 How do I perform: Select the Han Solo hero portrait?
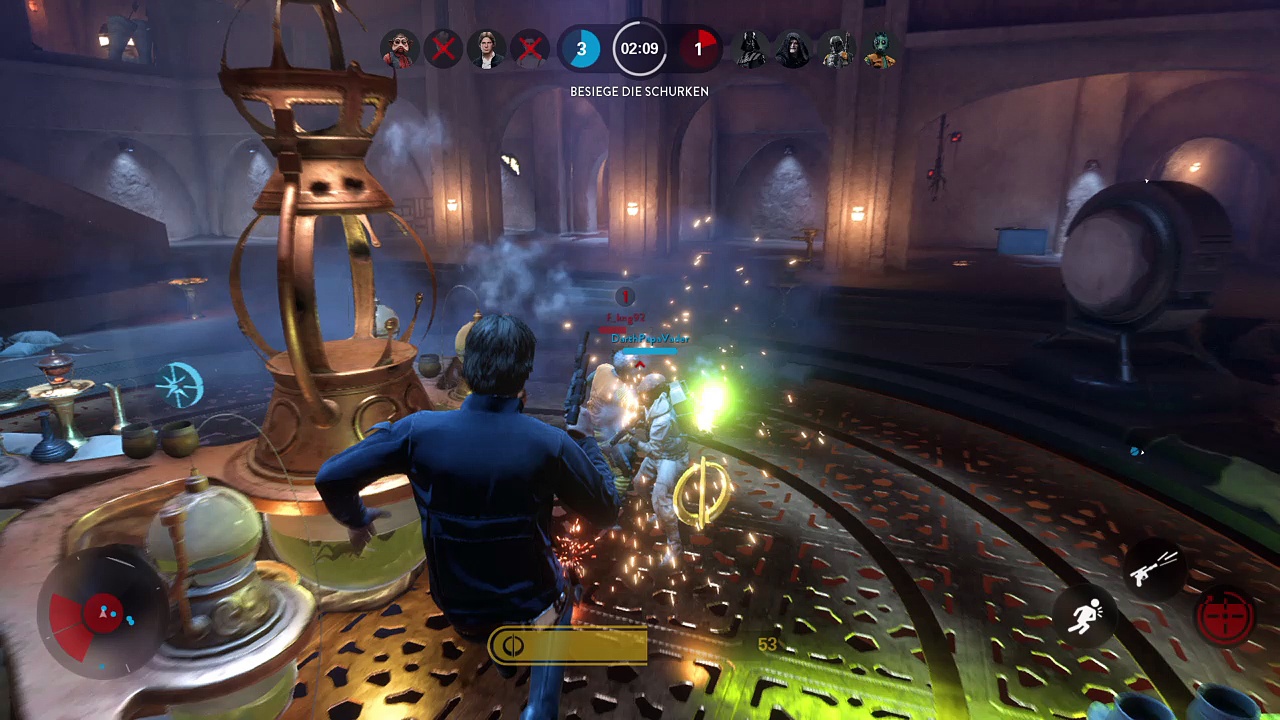pyautogui.click(x=487, y=48)
